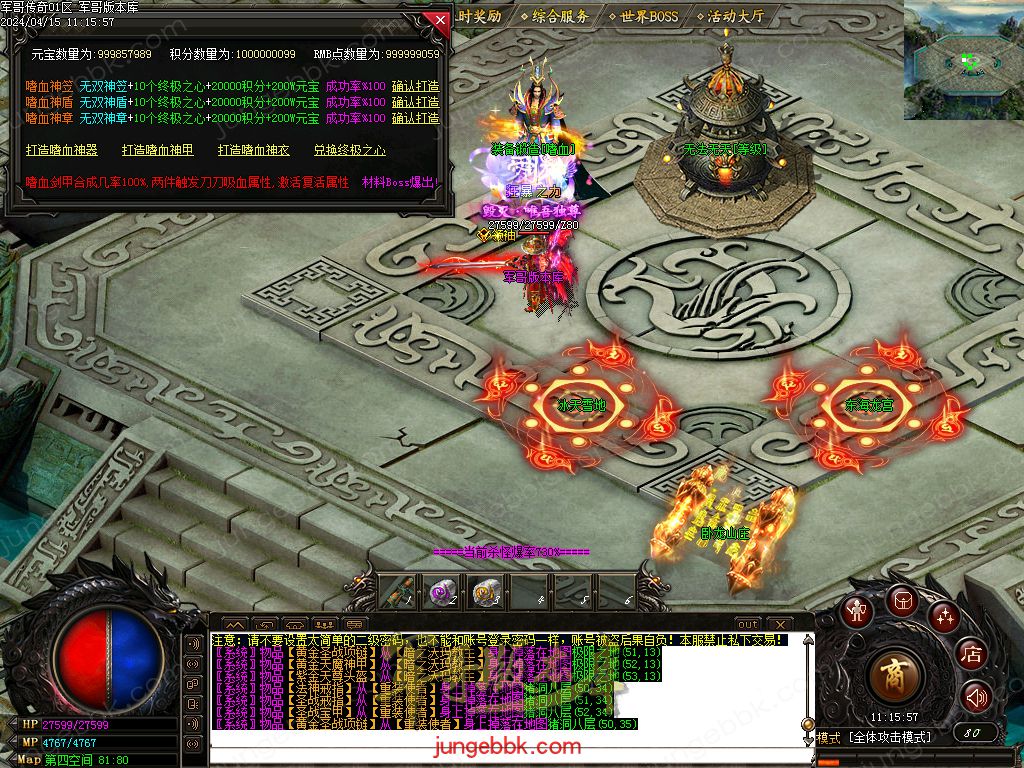Image resolution: width=1024 pixels, height=768 pixels.
Task: Use the gold scroll in hotbar slot 3
Action: click(x=486, y=593)
